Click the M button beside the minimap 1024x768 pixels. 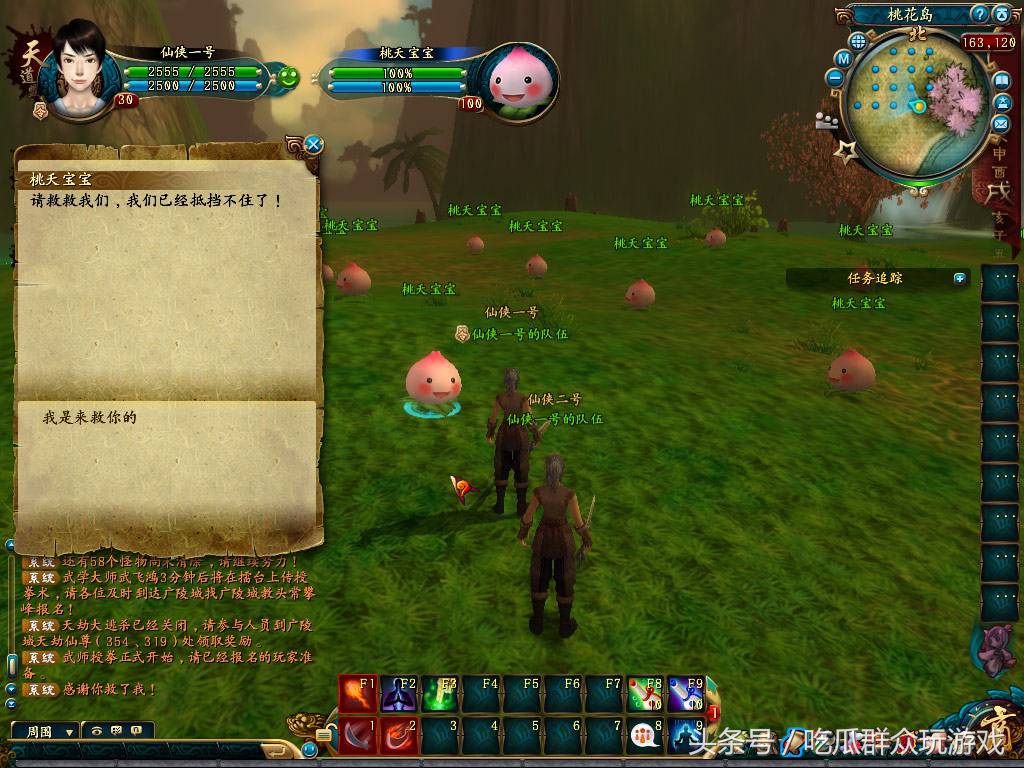coord(843,59)
